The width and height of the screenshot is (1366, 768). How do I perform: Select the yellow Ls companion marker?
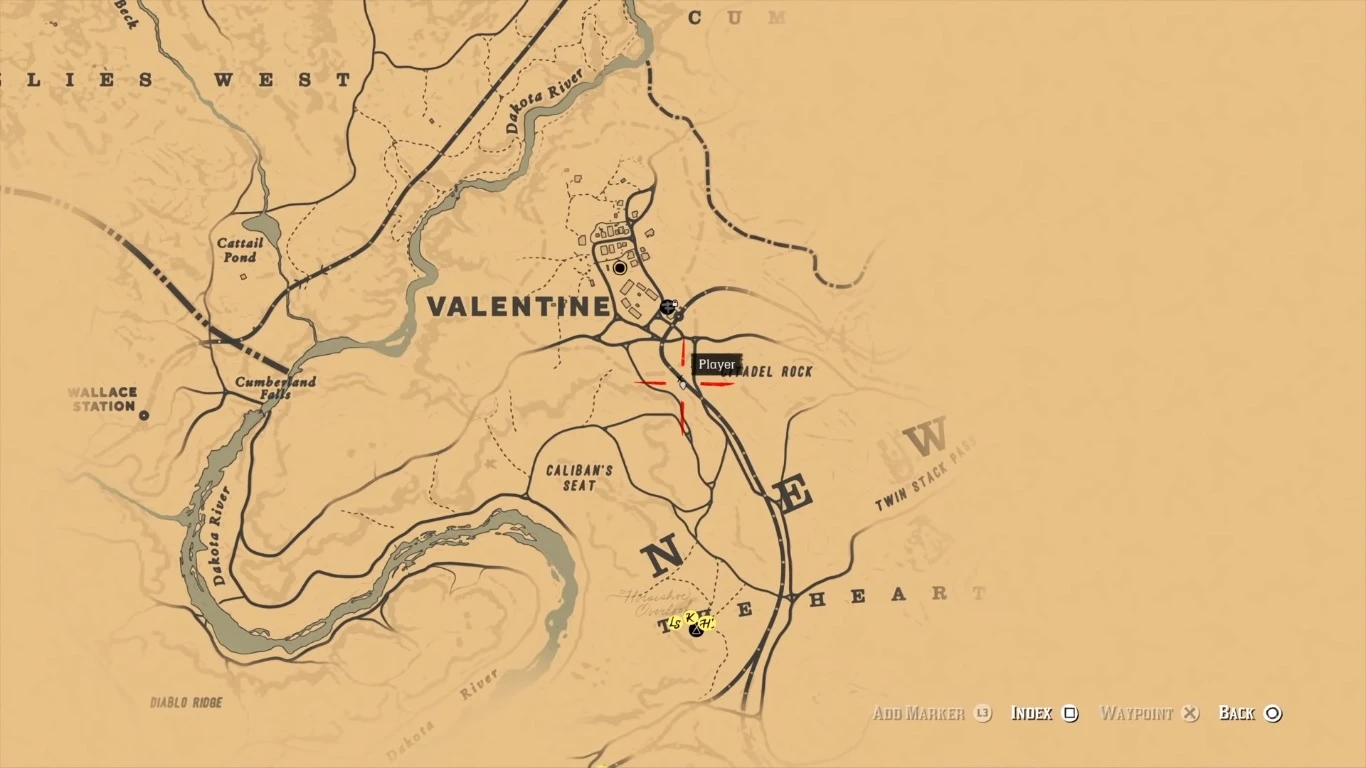coord(675,622)
